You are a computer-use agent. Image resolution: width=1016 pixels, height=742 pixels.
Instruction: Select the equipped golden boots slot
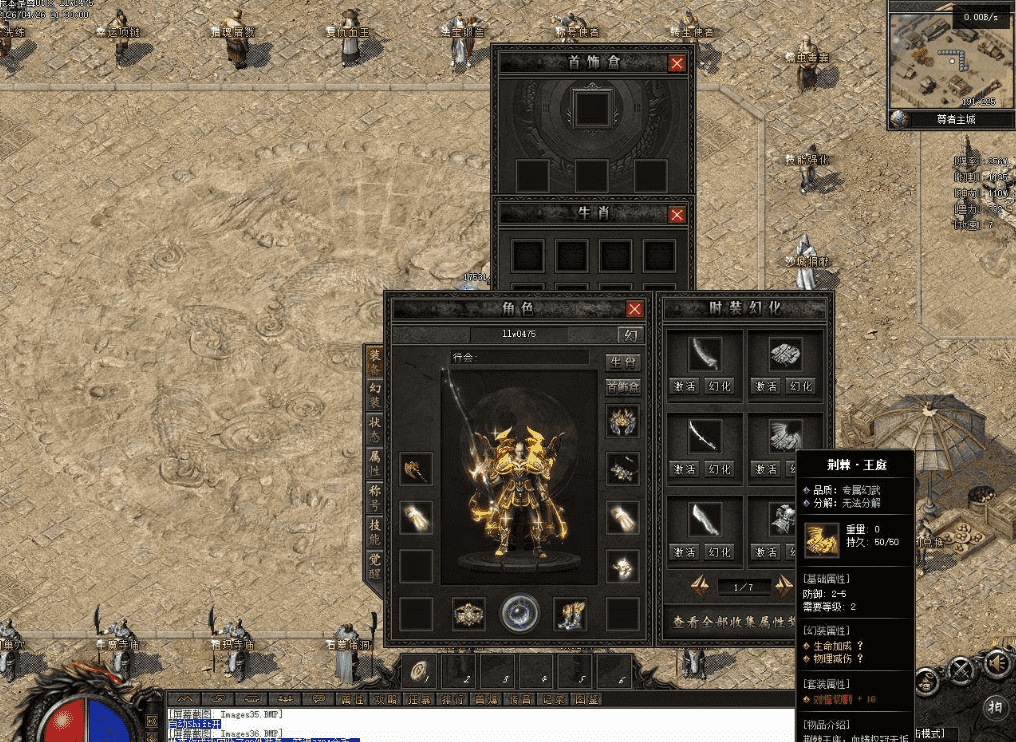tap(571, 614)
